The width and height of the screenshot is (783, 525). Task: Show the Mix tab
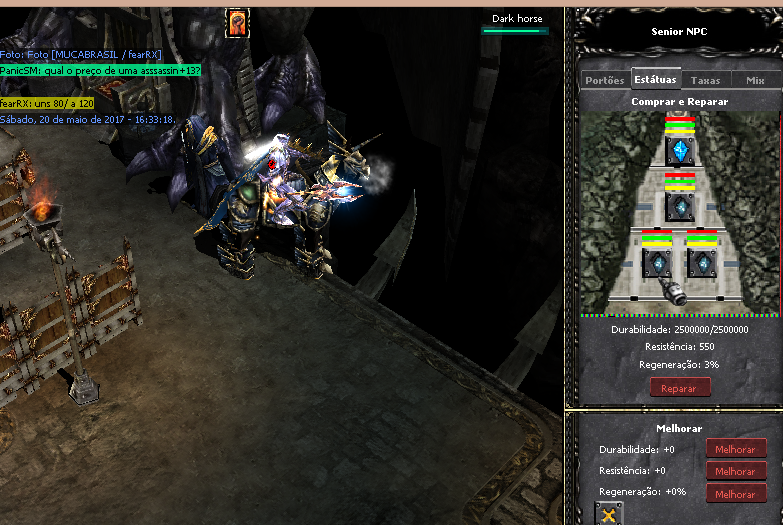click(755, 80)
